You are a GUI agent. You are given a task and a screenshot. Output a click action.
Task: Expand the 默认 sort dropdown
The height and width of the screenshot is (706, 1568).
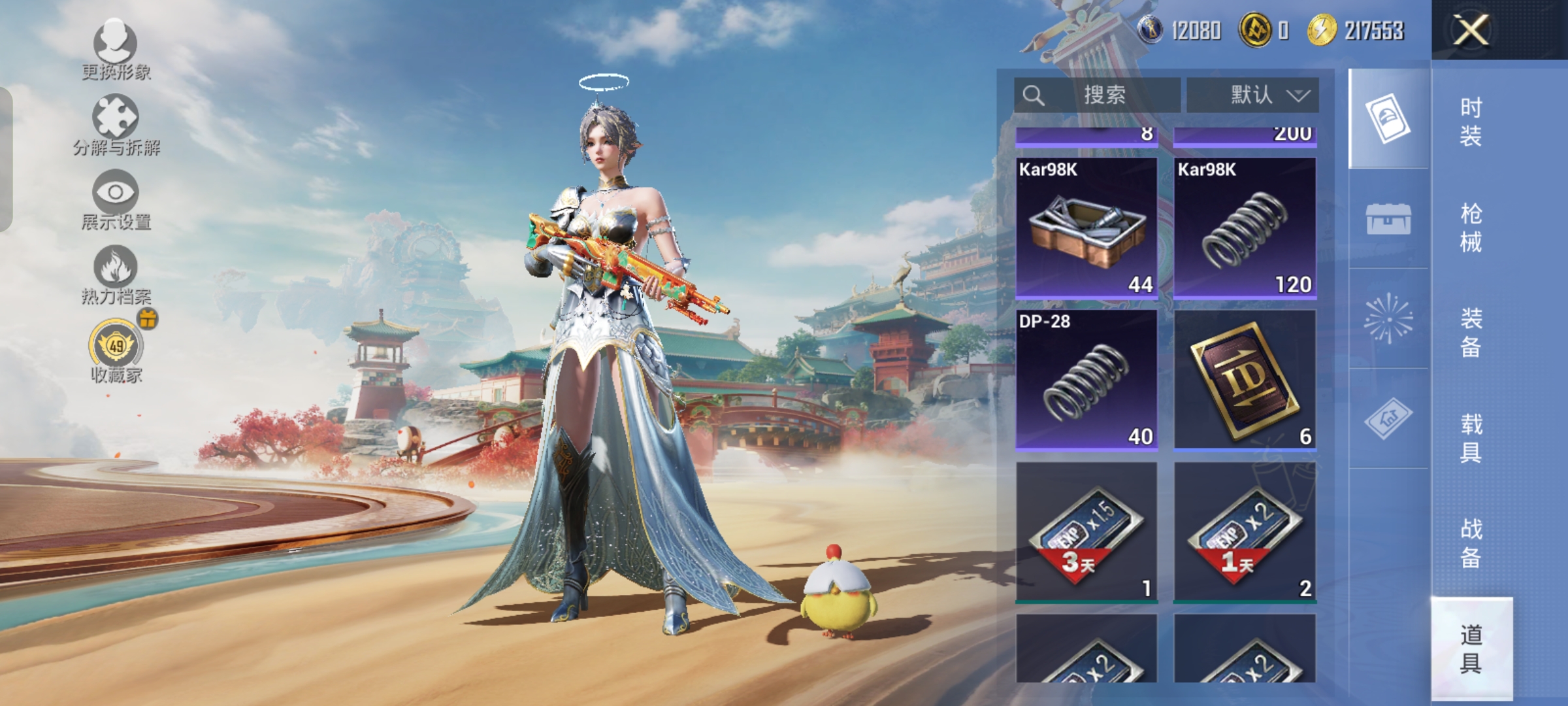[1252, 95]
